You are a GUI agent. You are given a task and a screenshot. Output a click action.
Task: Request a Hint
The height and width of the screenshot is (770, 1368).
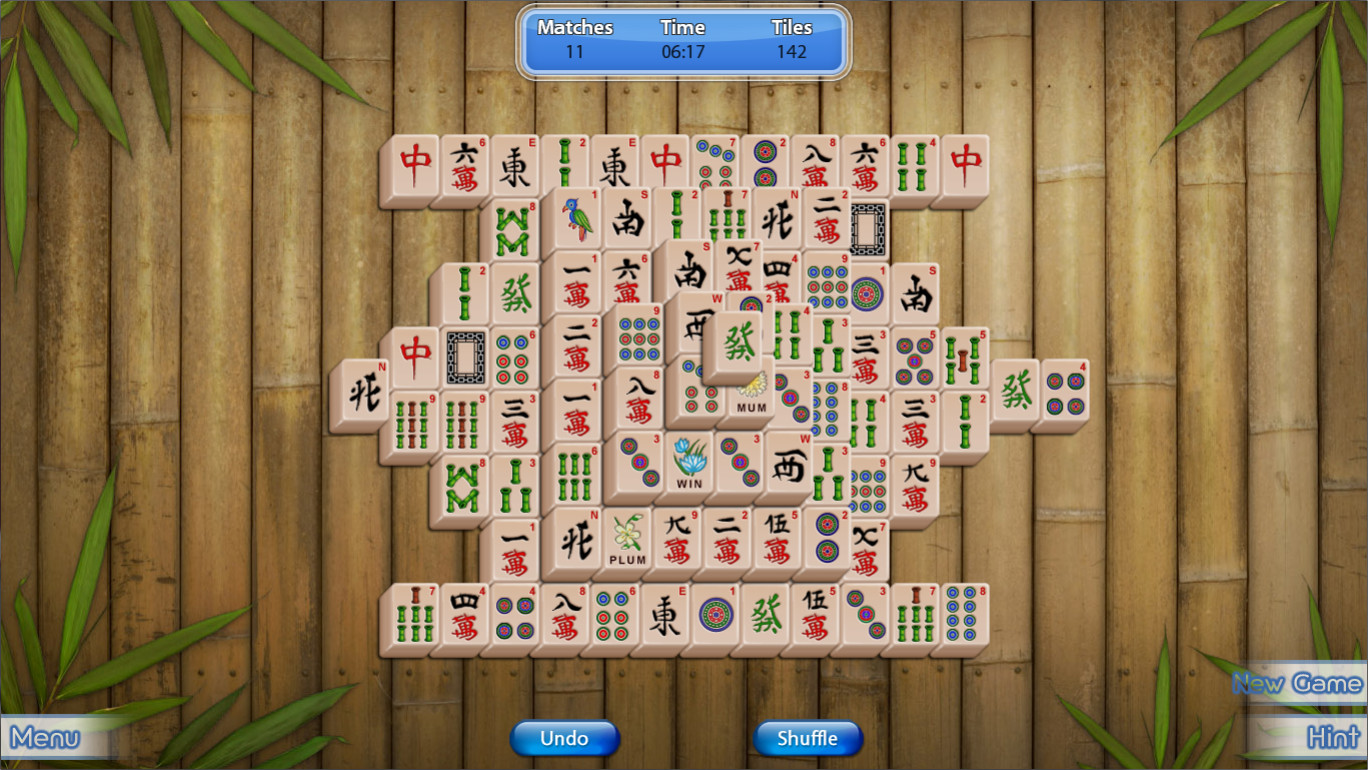(x=1333, y=738)
